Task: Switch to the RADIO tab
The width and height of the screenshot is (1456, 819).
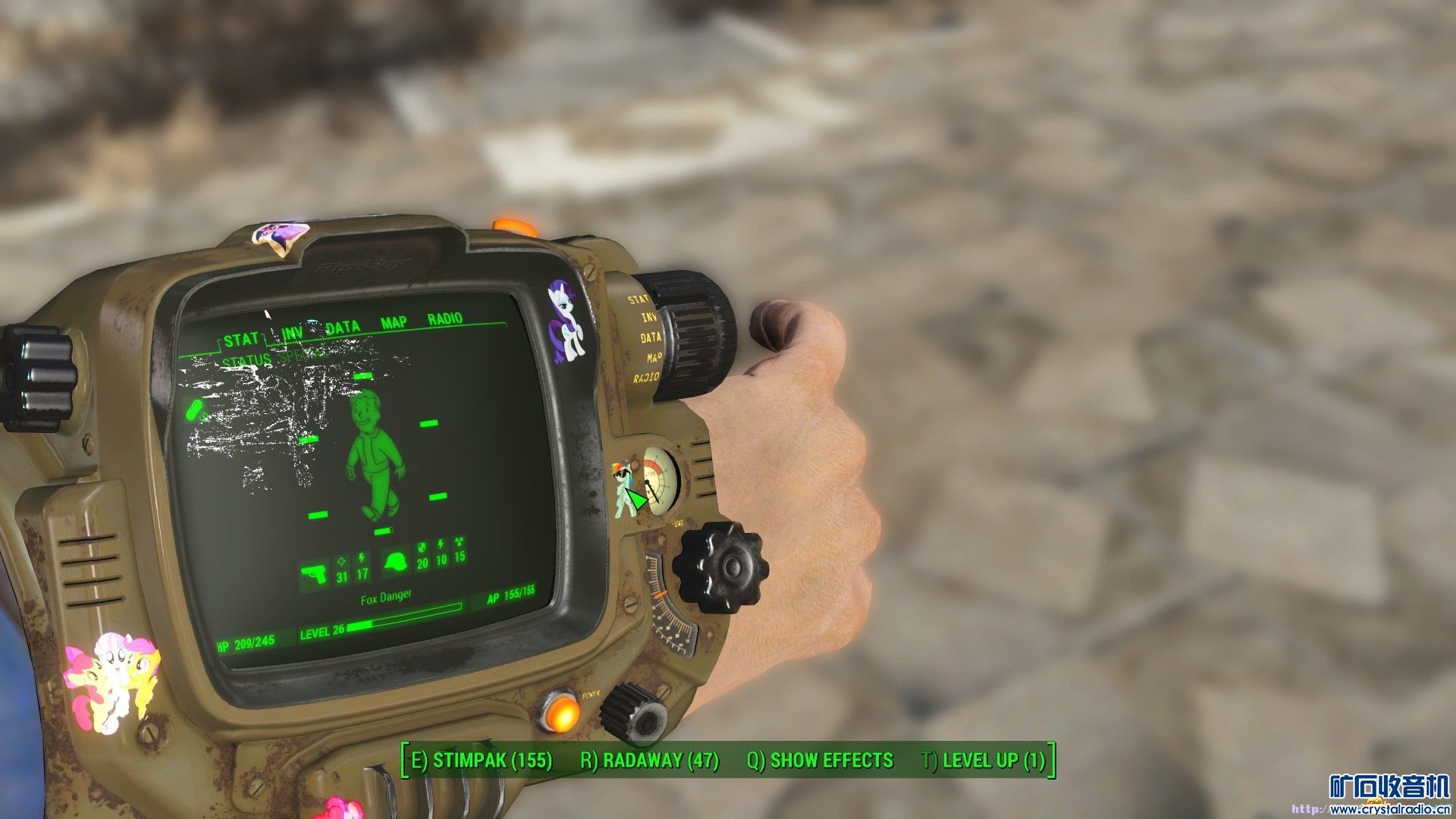Action: [x=445, y=318]
